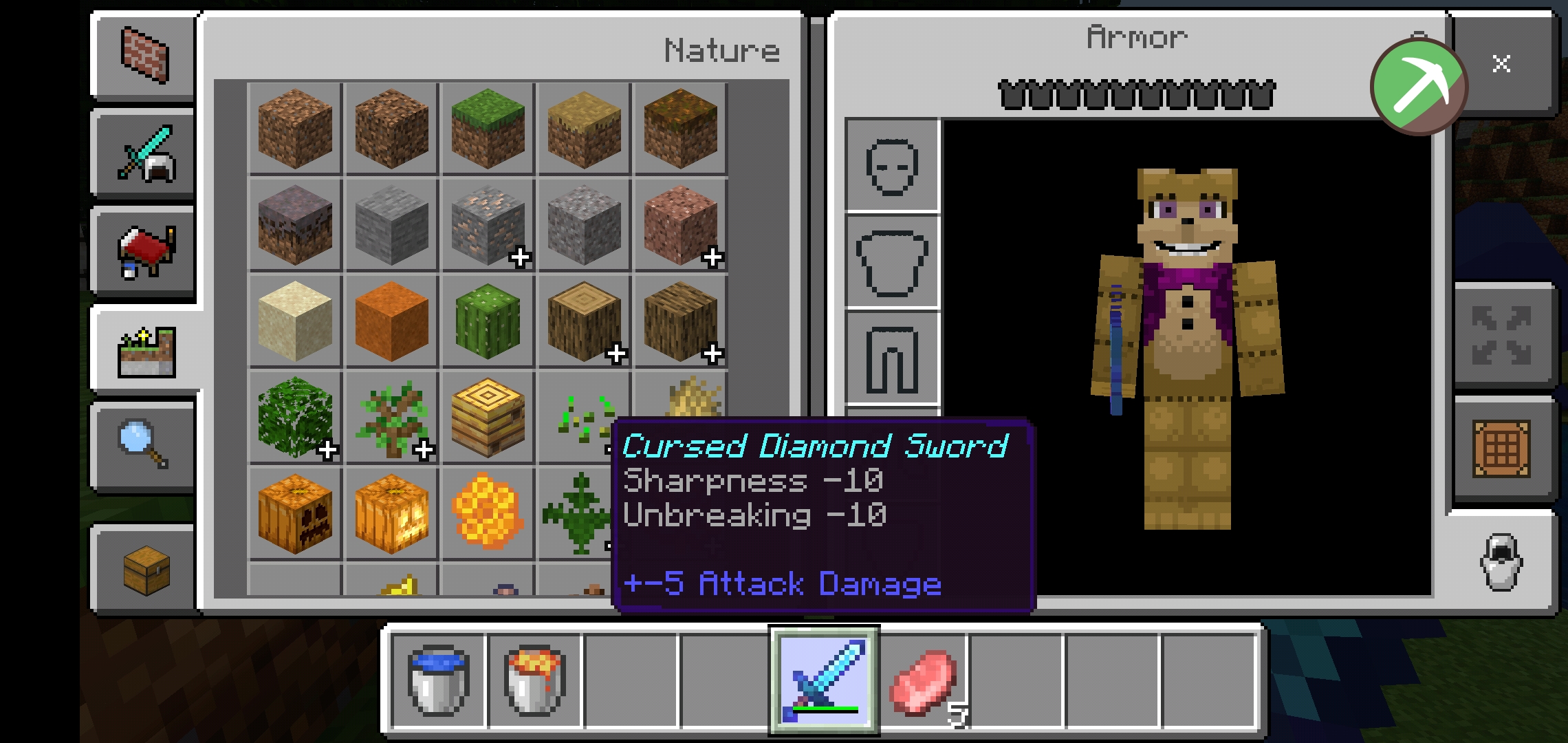
Task: Select the Cursed Diamond Sword in the hotbar
Action: click(824, 678)
